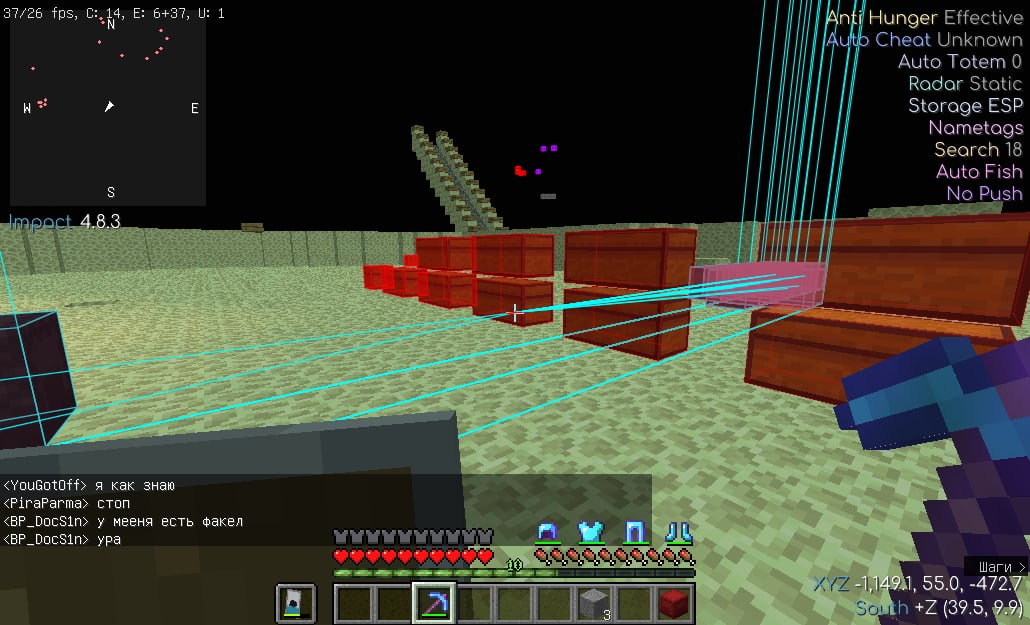Choose the red block hotbar slot
The width and height of the screenshot is (1030, 625).
point(674,603)
